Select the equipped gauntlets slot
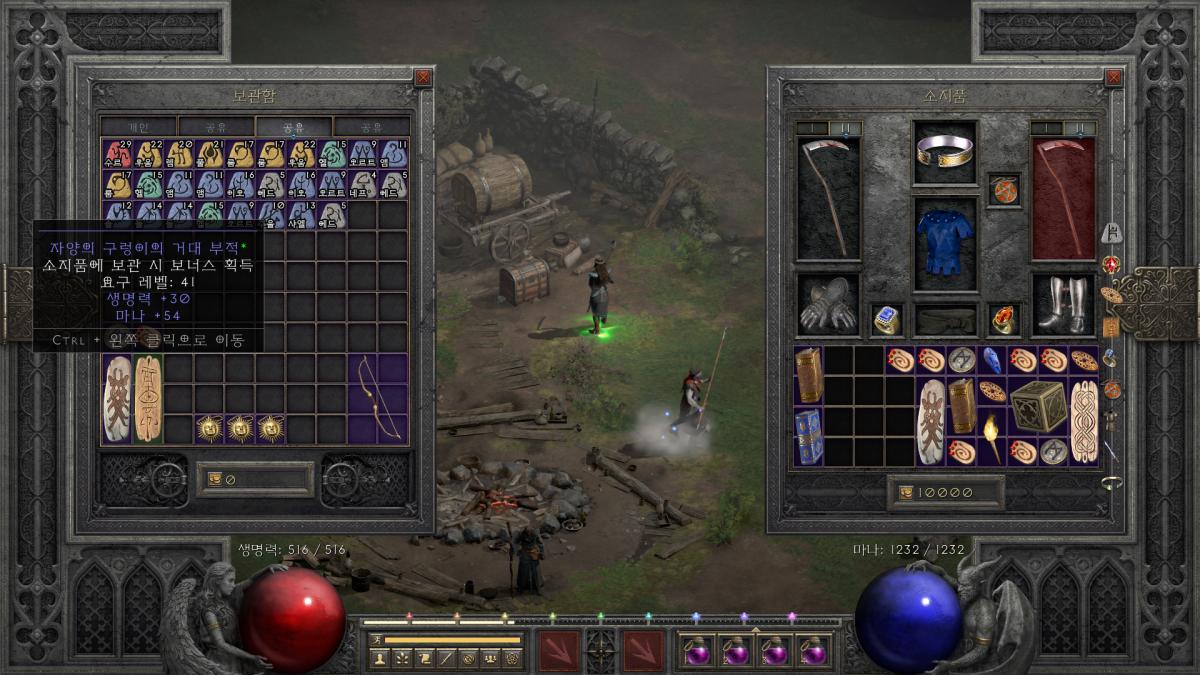 click(x=828, y=305)
